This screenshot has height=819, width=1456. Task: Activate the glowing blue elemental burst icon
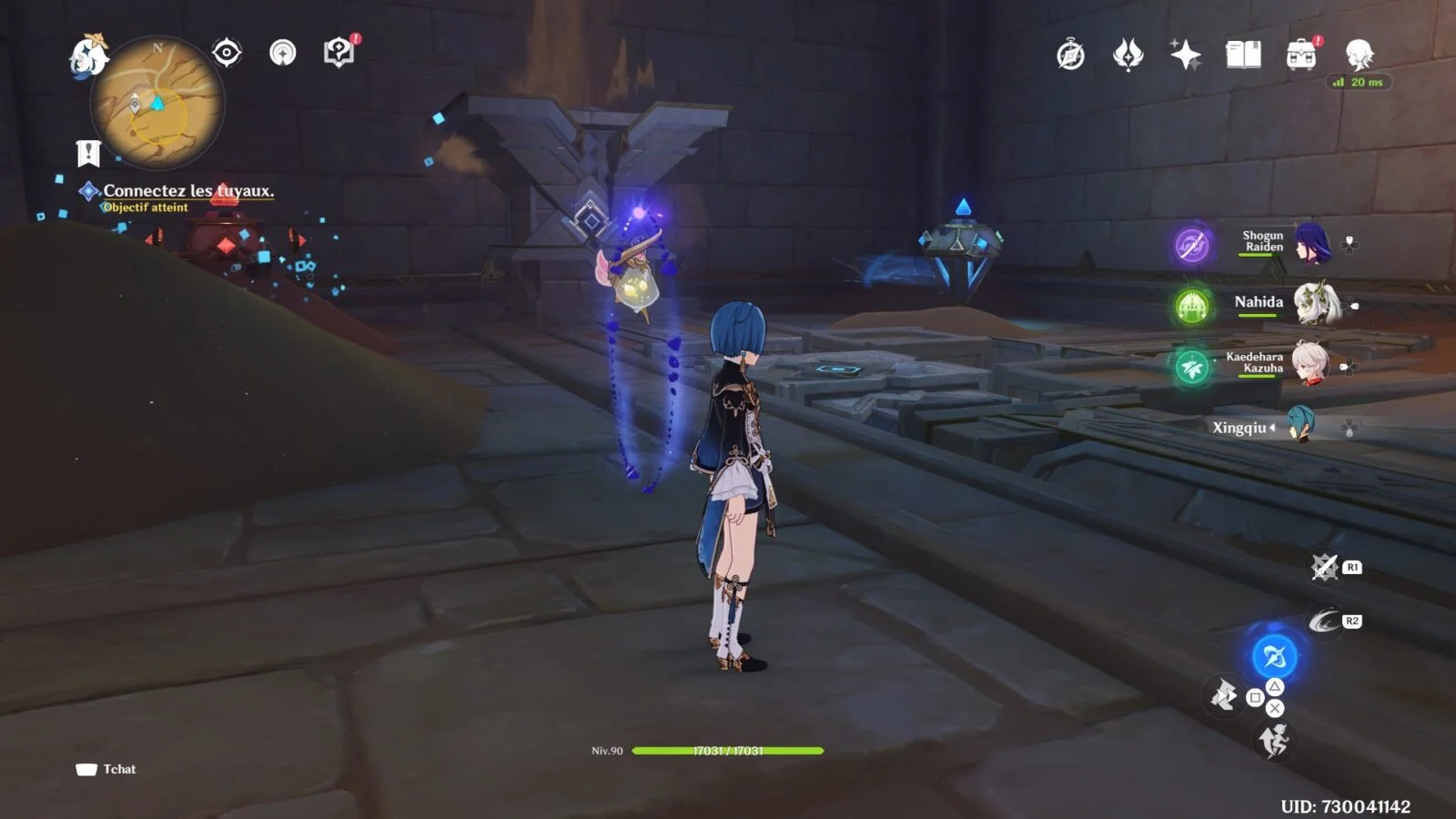pyautogui.click(x=1274, y=655)
